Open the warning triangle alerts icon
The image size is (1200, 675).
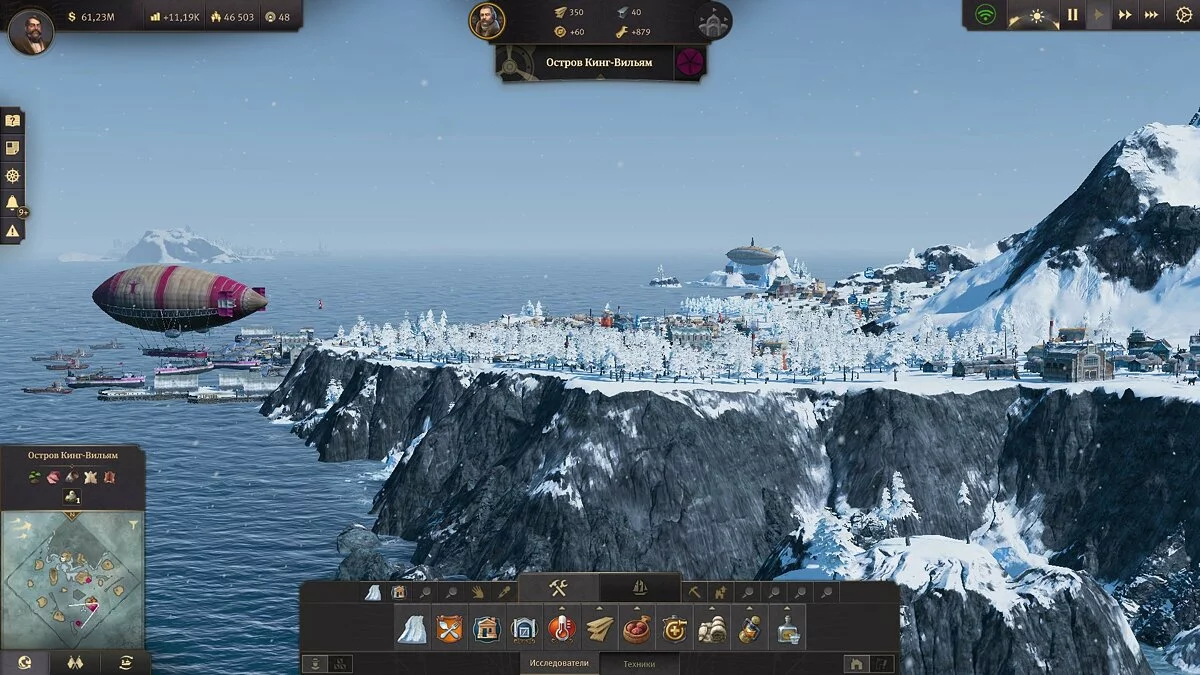pyautogui.click(x=12, y=231)
